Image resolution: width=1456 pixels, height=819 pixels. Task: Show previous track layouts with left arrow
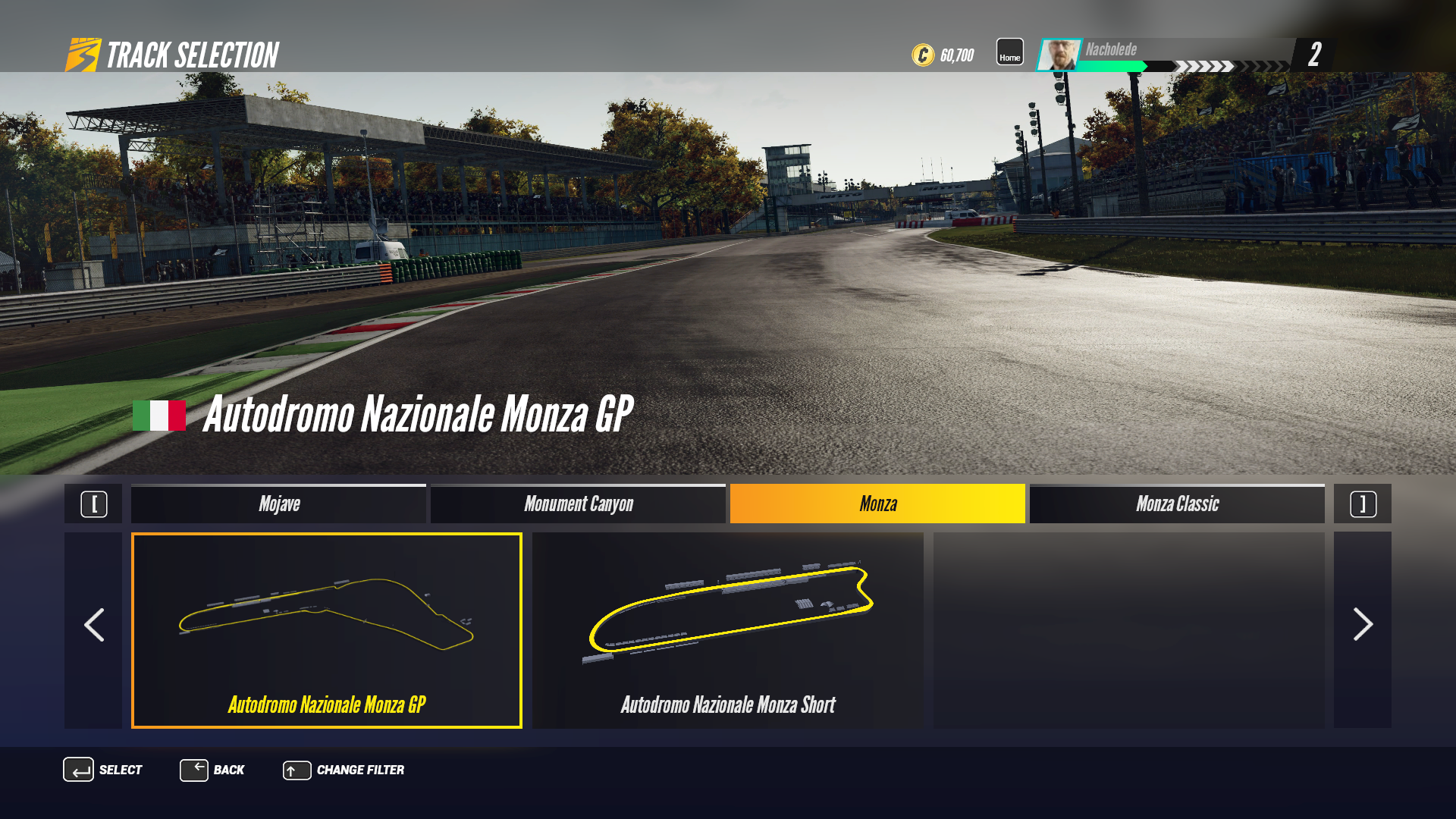click(x=93, y=626)
